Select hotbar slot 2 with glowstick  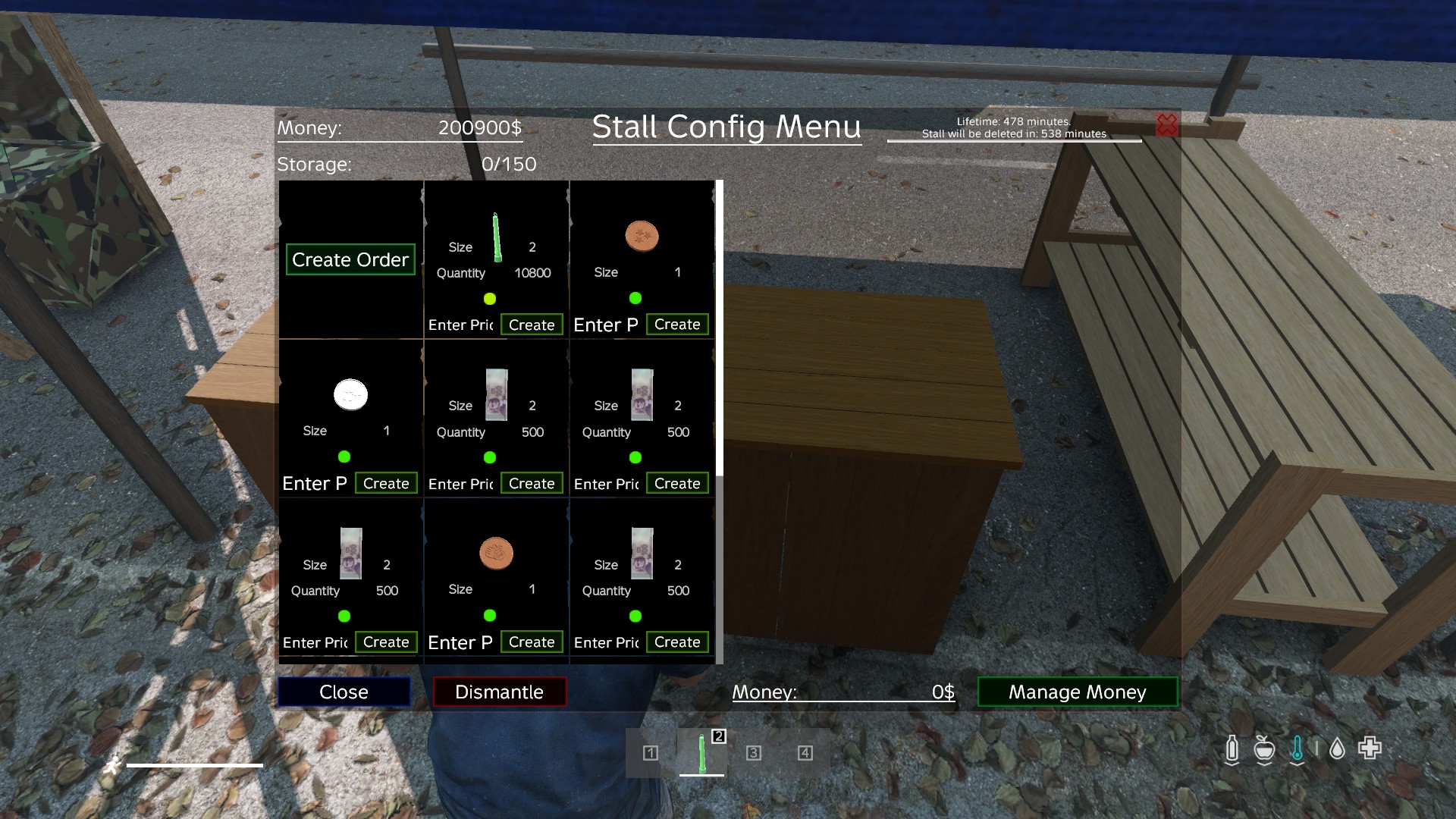pos(701,752)
